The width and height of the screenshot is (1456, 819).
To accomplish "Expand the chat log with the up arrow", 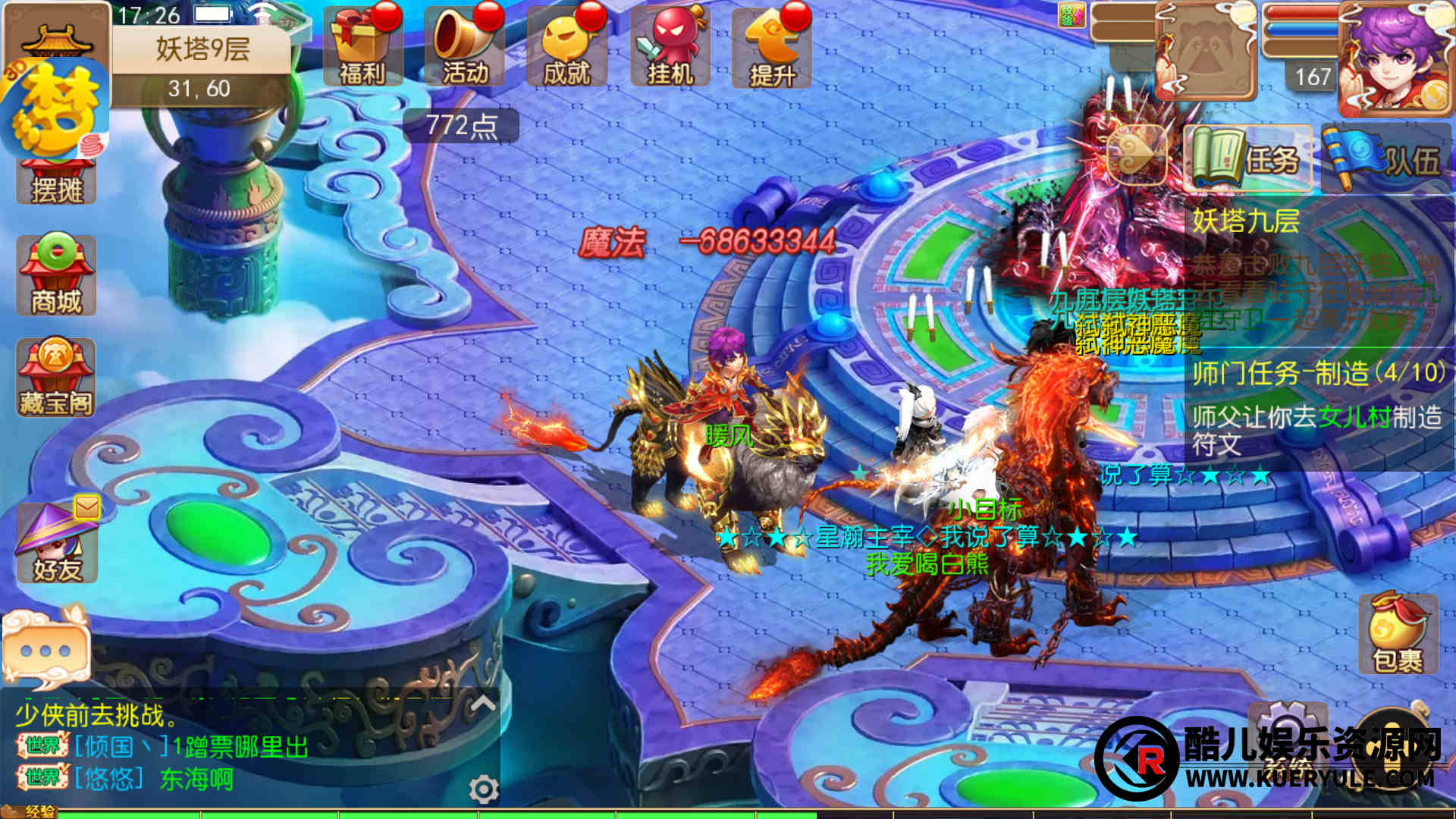I will (x=483, y=704).
